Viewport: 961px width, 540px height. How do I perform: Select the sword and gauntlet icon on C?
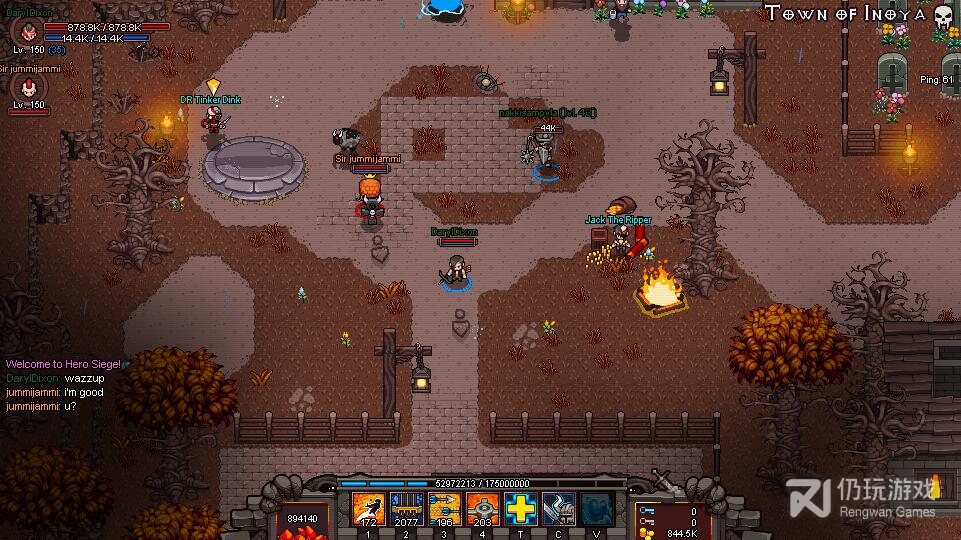click(x=558, y=509)
